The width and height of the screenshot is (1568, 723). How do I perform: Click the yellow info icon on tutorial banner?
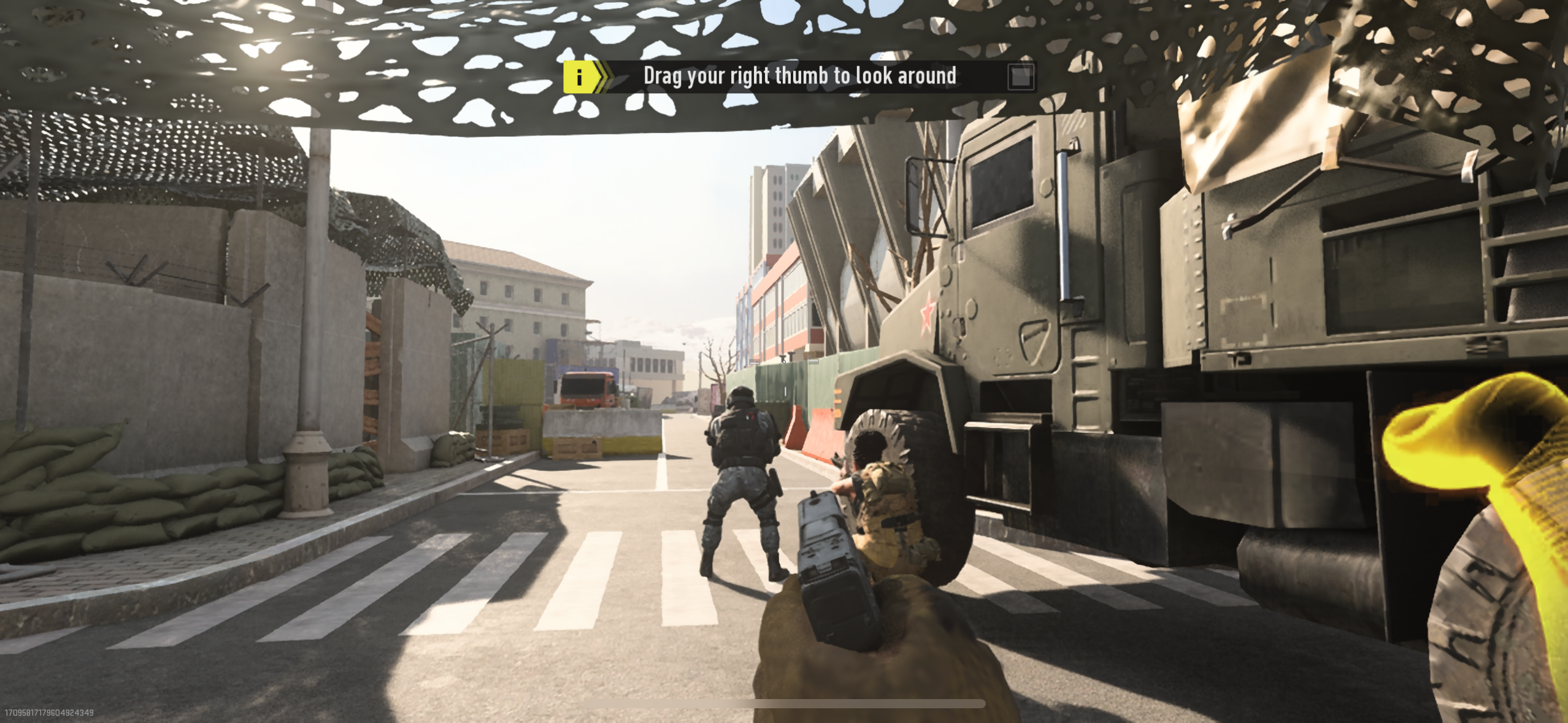coord(580,76)
